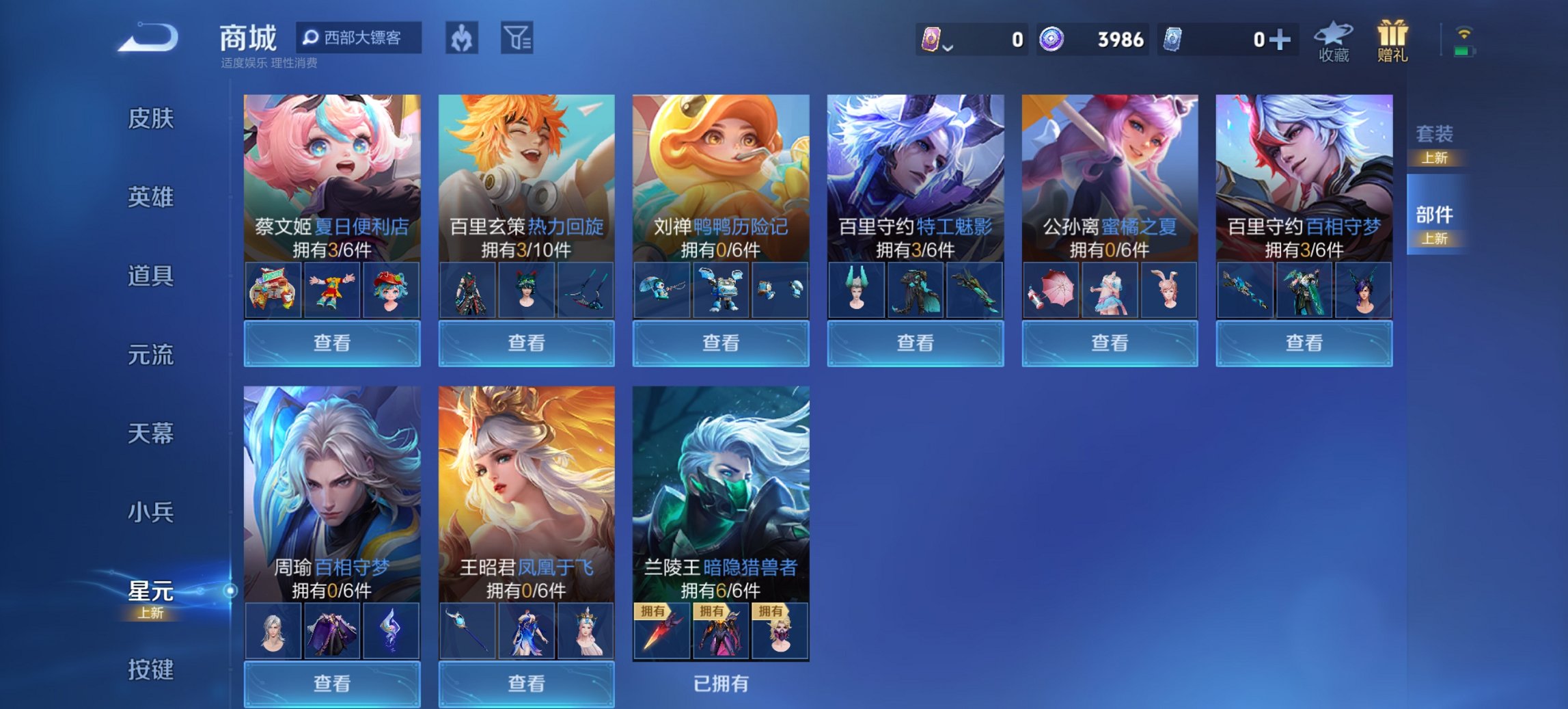This screenshot has height=709, width=1568.
Task: Click the plus icon to add point tokens
Action: point(1282,40)
